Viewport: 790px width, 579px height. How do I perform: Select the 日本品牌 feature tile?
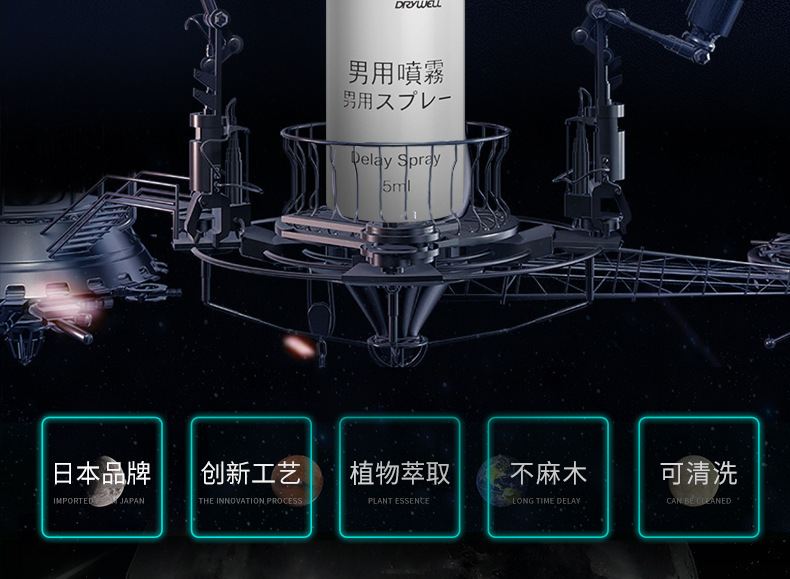point(101,477)
